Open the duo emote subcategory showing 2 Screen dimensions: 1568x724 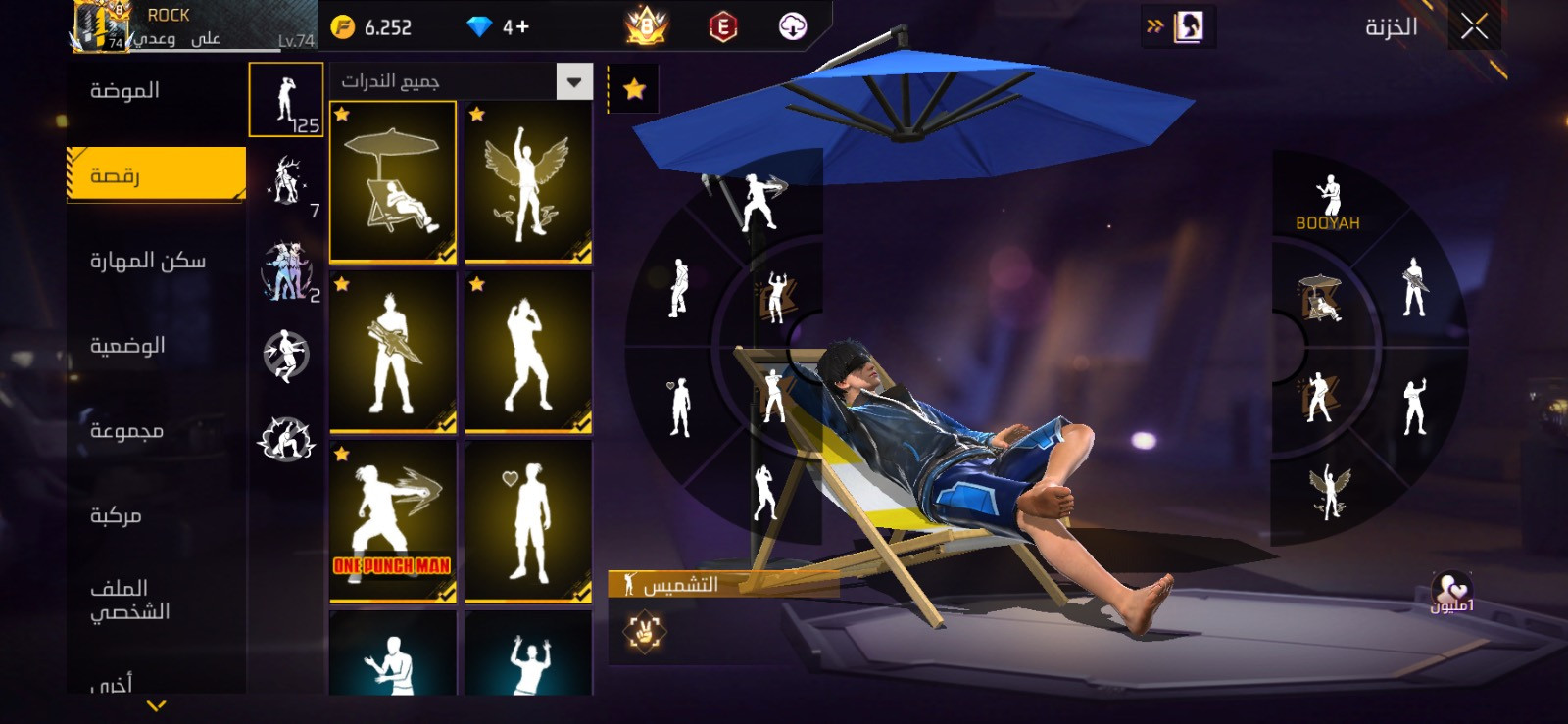point(286,270)
